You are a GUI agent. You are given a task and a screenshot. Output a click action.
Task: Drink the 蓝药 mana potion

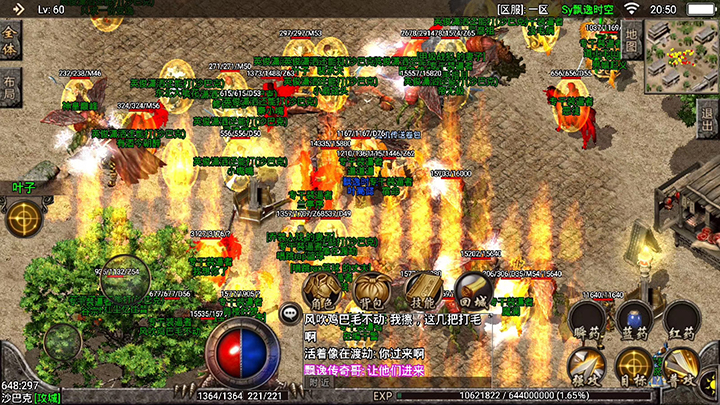634,322
